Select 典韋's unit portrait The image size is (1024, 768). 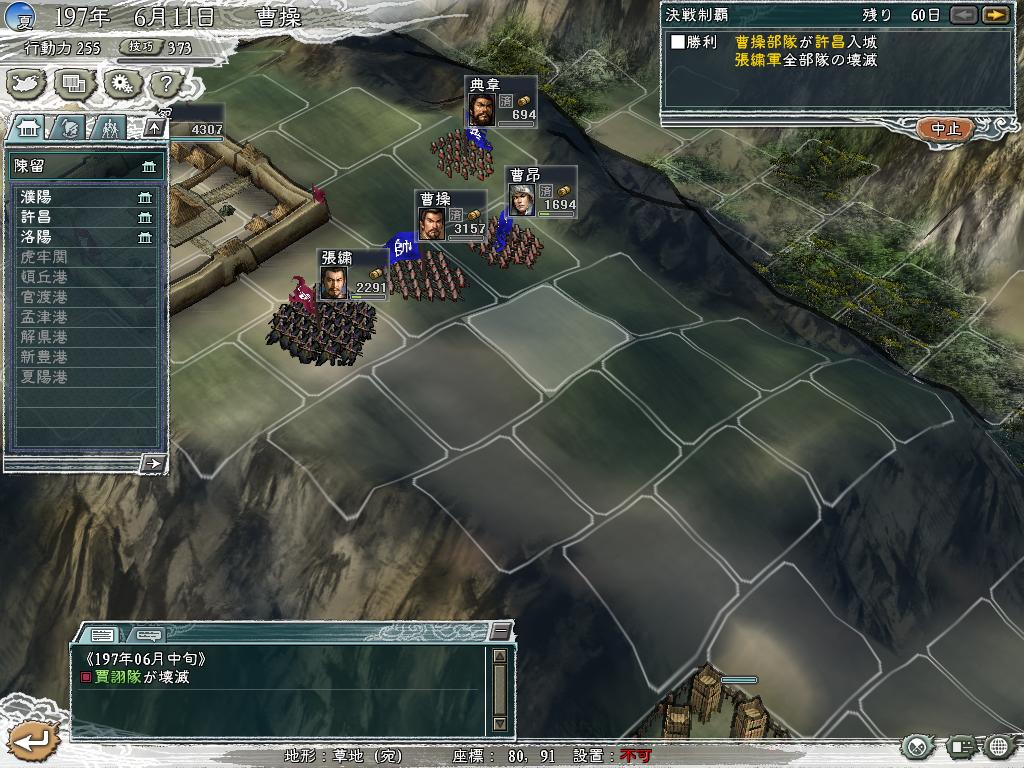click(x=481, y=108)
